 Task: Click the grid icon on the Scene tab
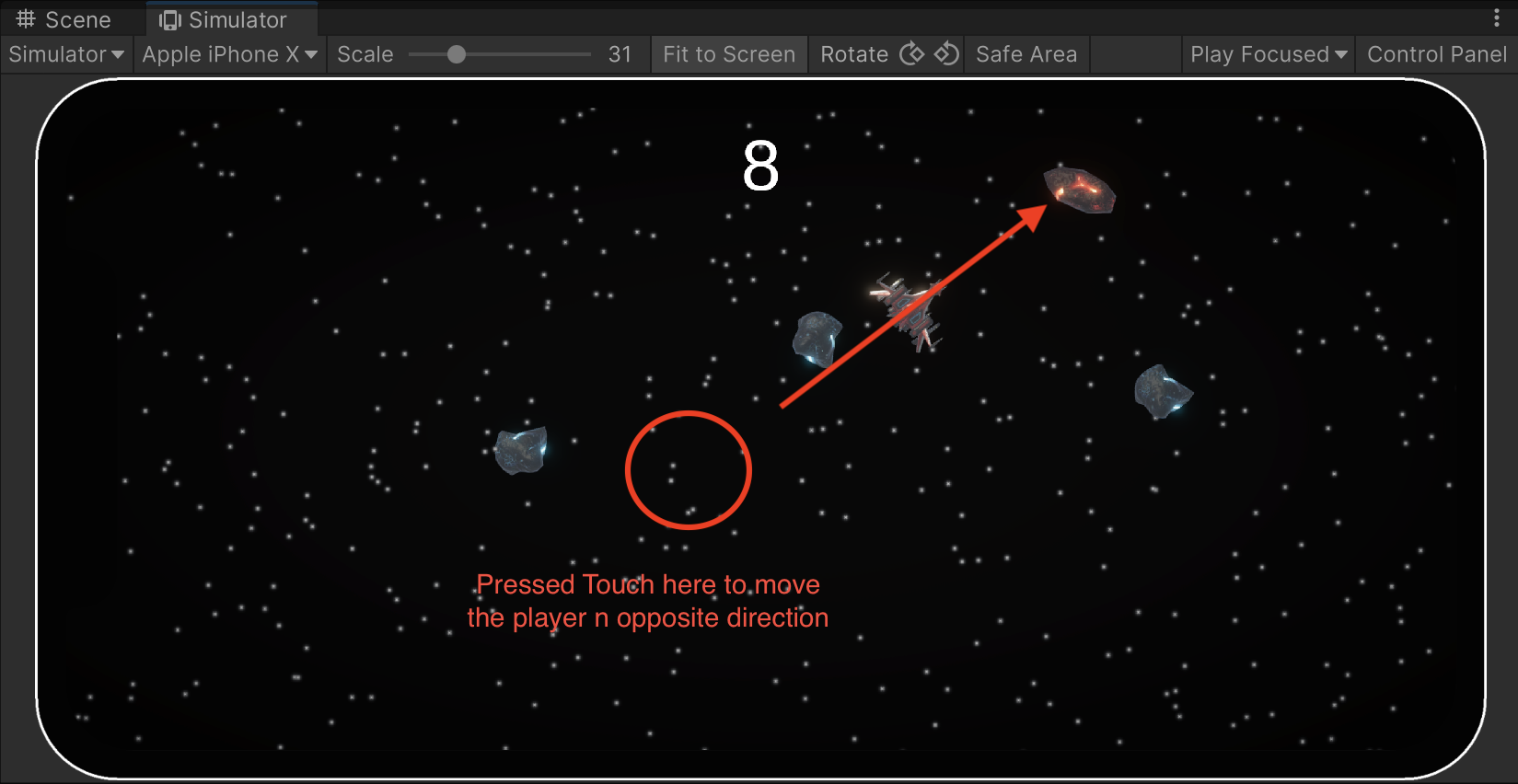(x=25, y=18)
